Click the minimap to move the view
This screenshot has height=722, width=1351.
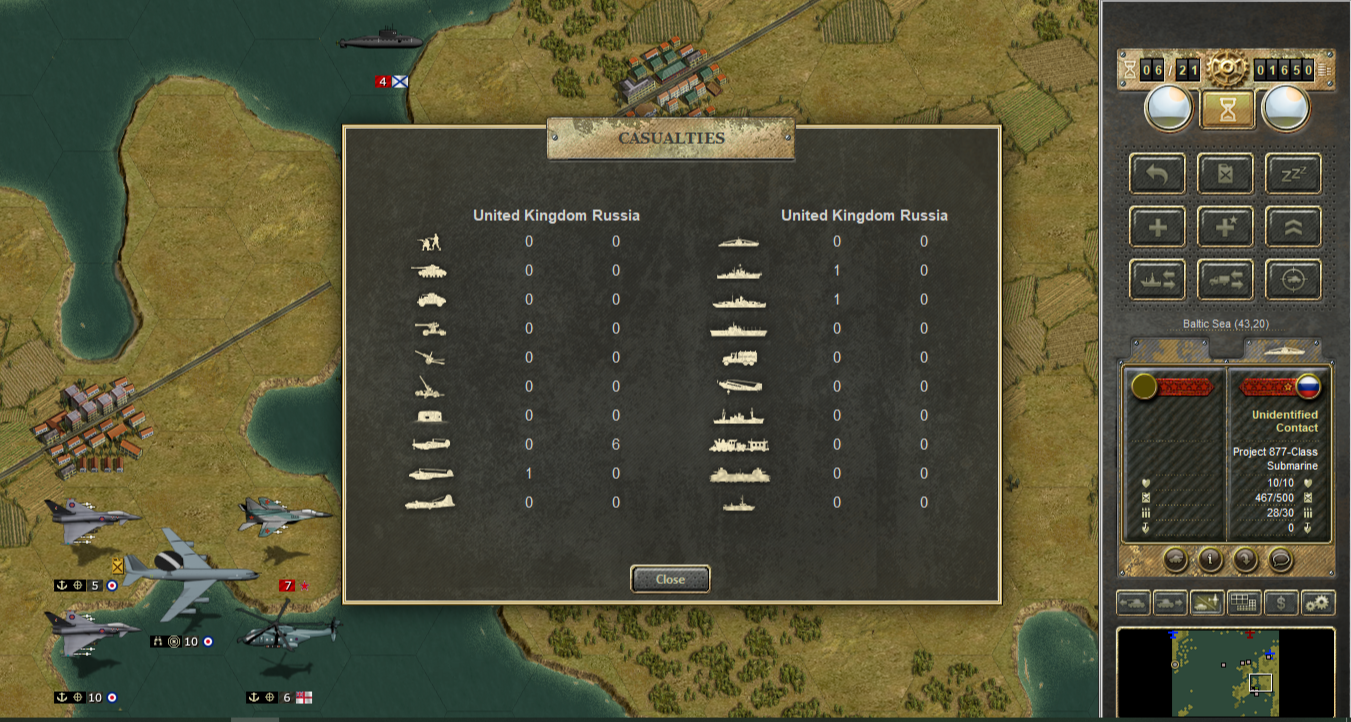click(1225, 672)
